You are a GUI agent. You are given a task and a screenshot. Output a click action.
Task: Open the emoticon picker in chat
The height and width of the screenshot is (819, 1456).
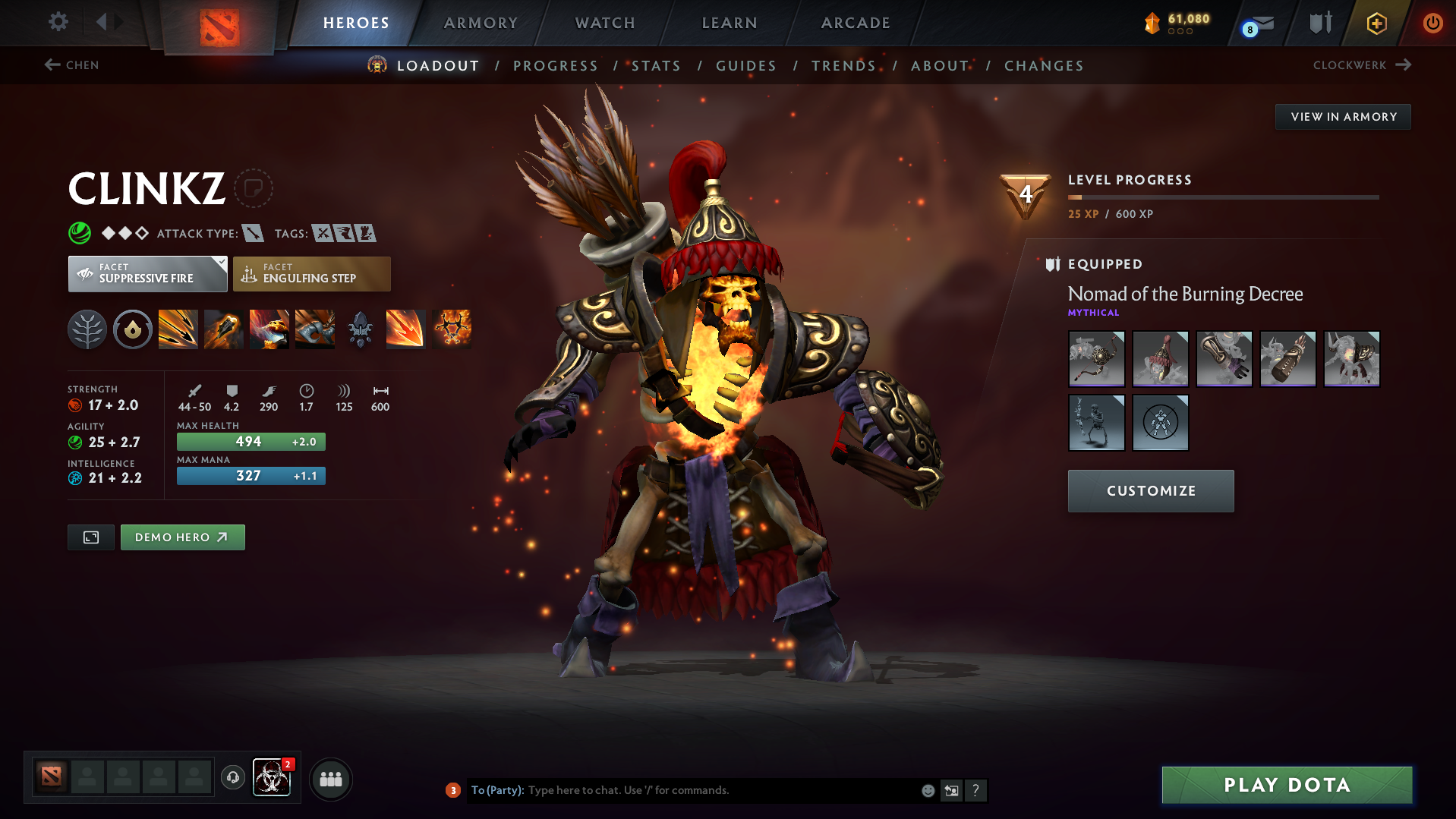(928, 790)
